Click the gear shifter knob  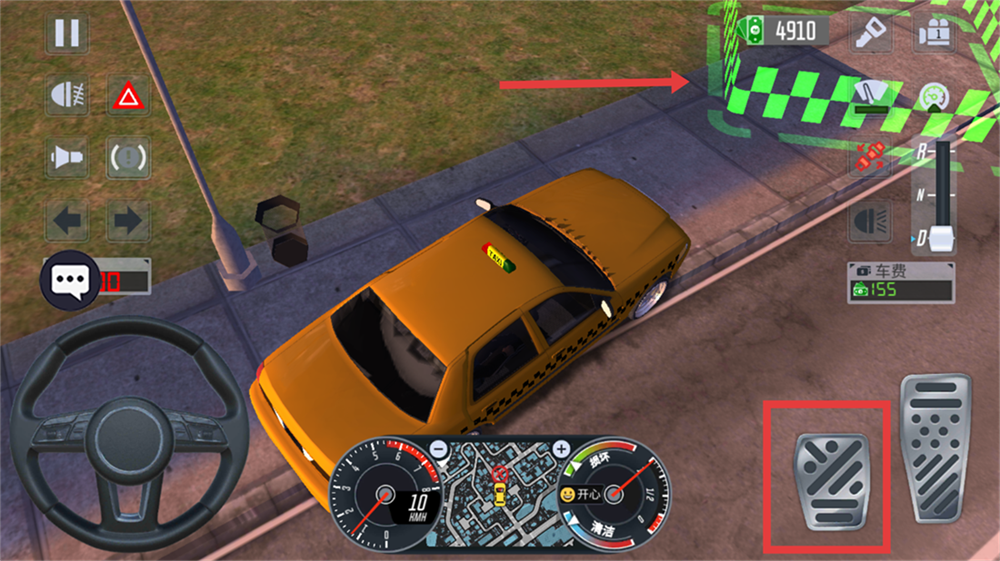(942, 238)
